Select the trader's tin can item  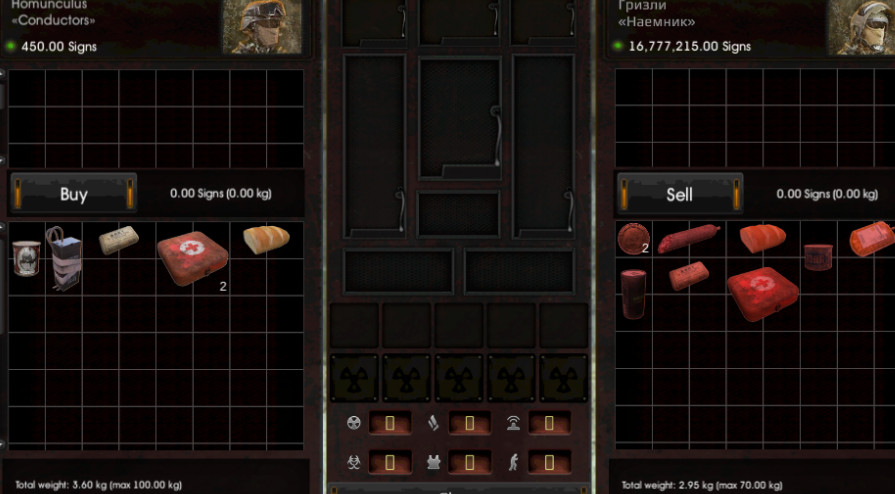[25, 256]
